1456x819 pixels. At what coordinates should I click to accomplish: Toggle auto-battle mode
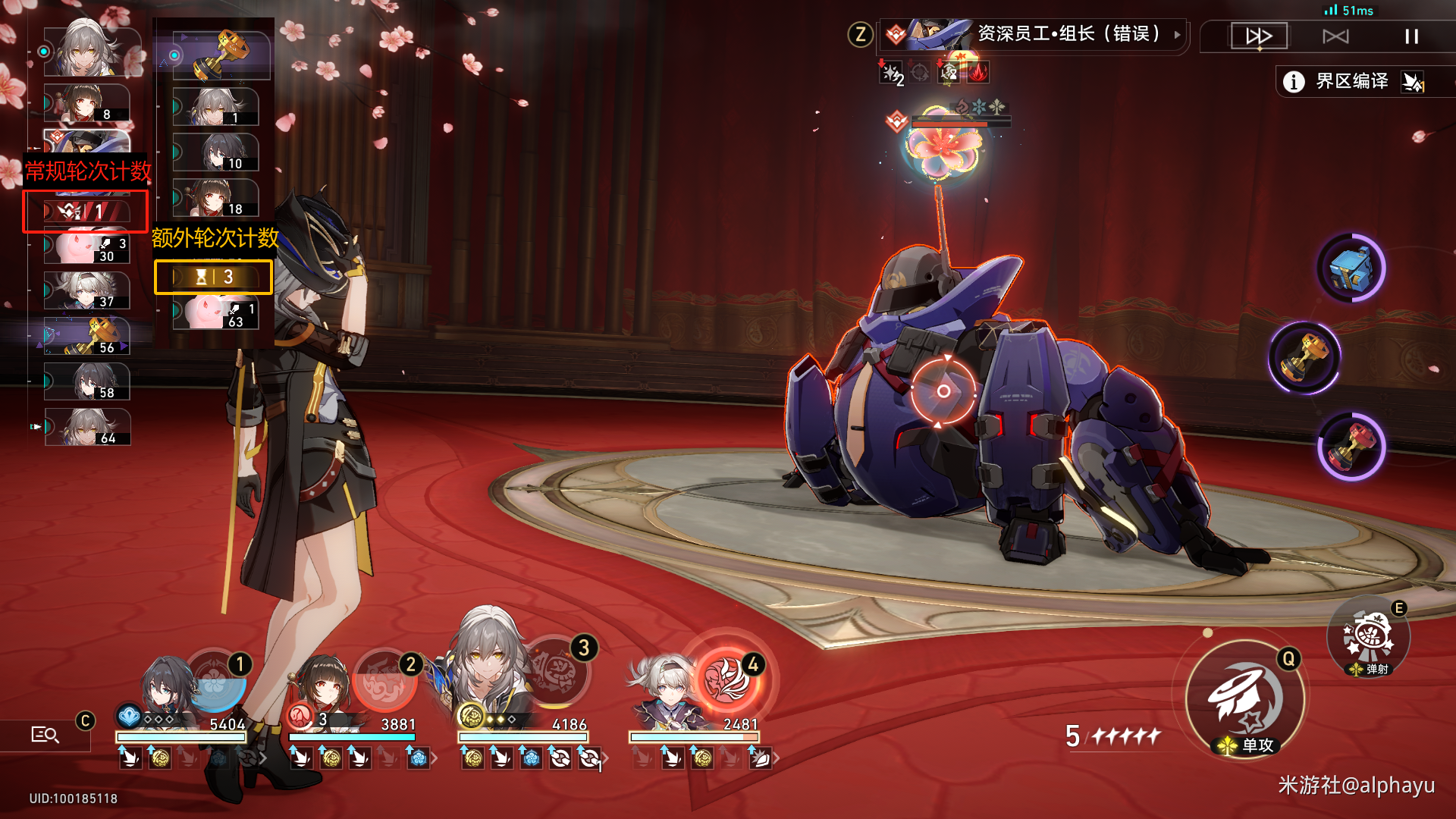1335,36
